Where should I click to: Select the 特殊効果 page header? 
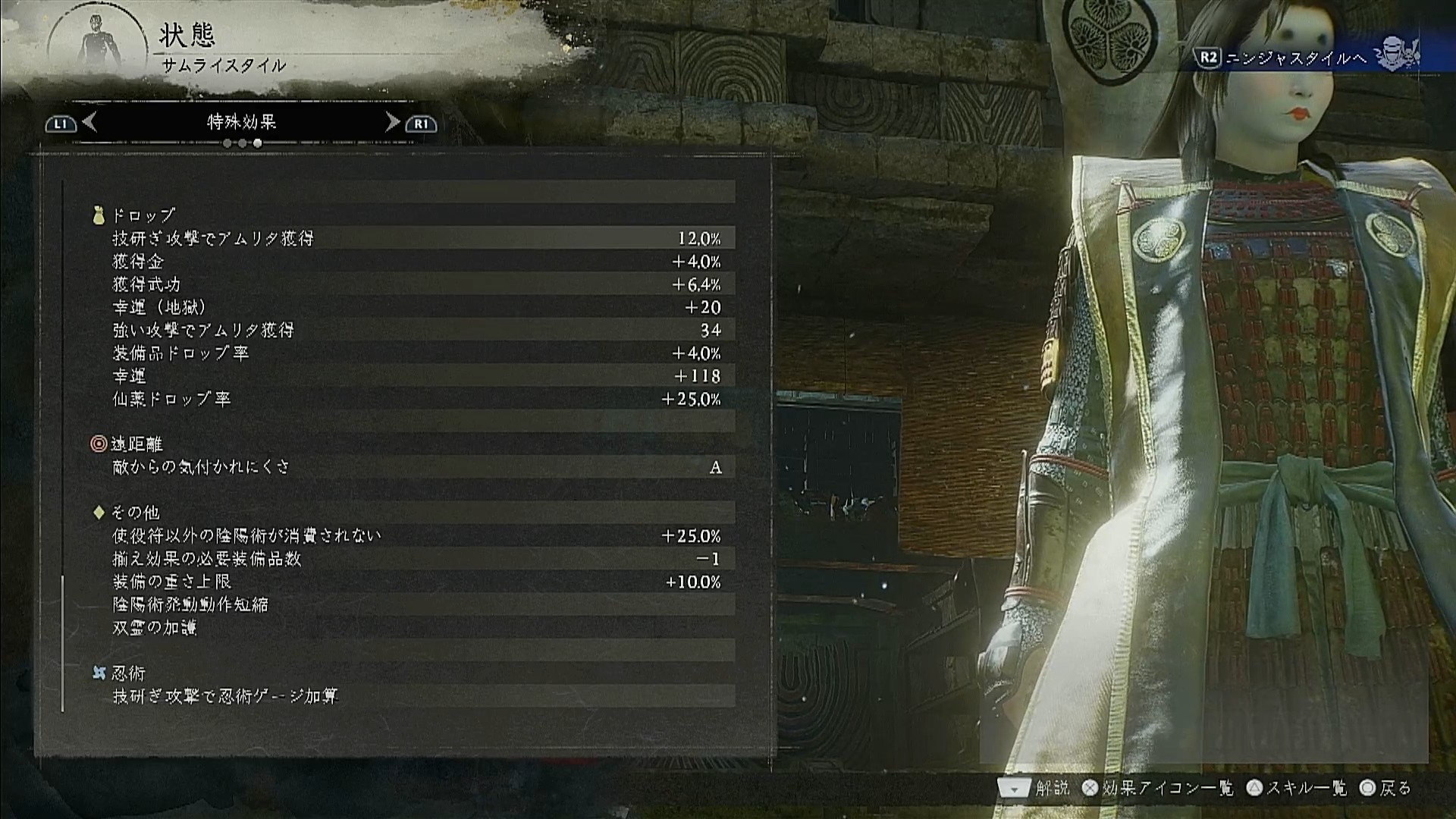coord(241,122)
